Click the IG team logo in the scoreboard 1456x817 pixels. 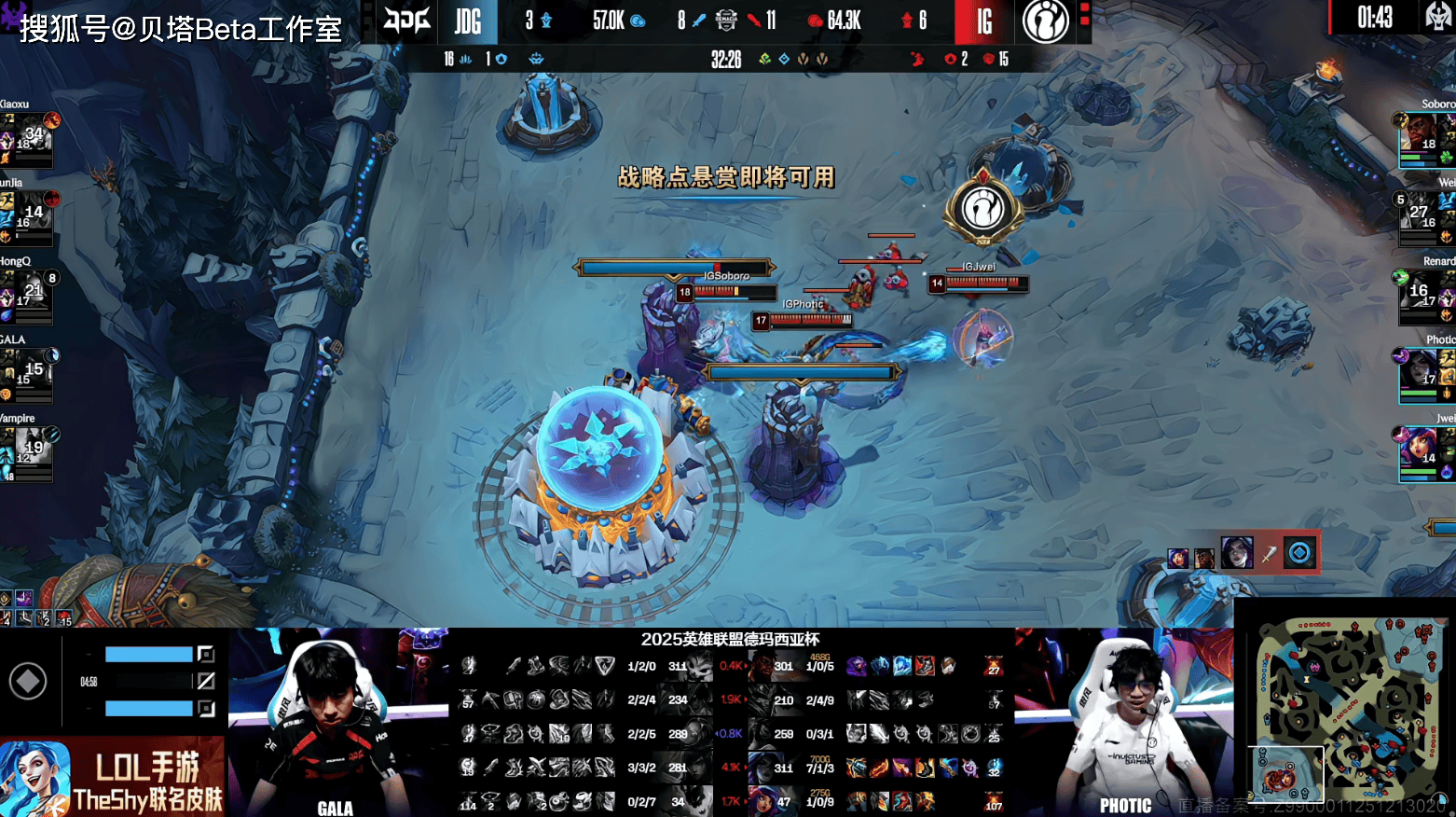1046,21
